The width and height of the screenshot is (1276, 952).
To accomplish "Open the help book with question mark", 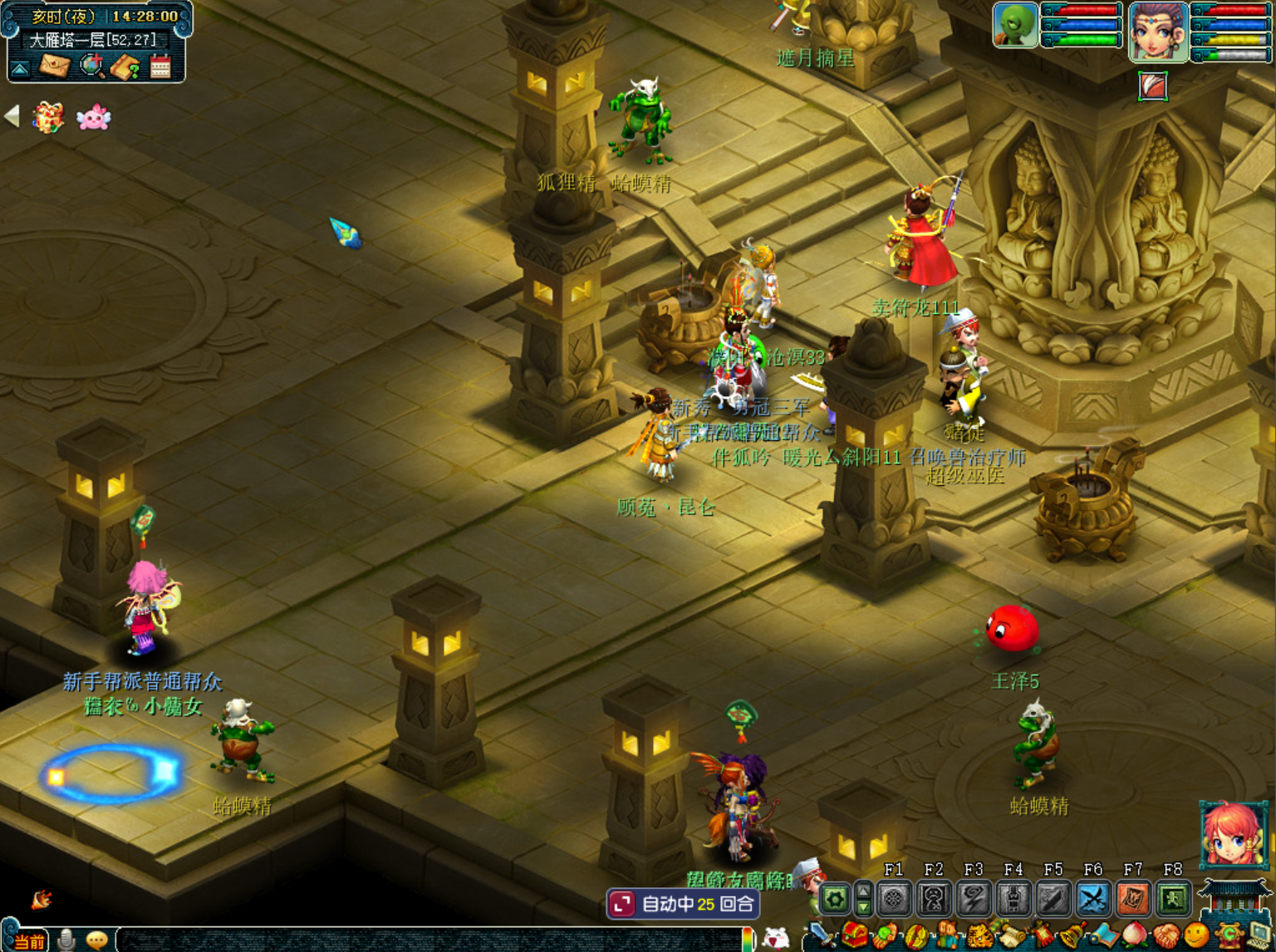I will point(125,66).
